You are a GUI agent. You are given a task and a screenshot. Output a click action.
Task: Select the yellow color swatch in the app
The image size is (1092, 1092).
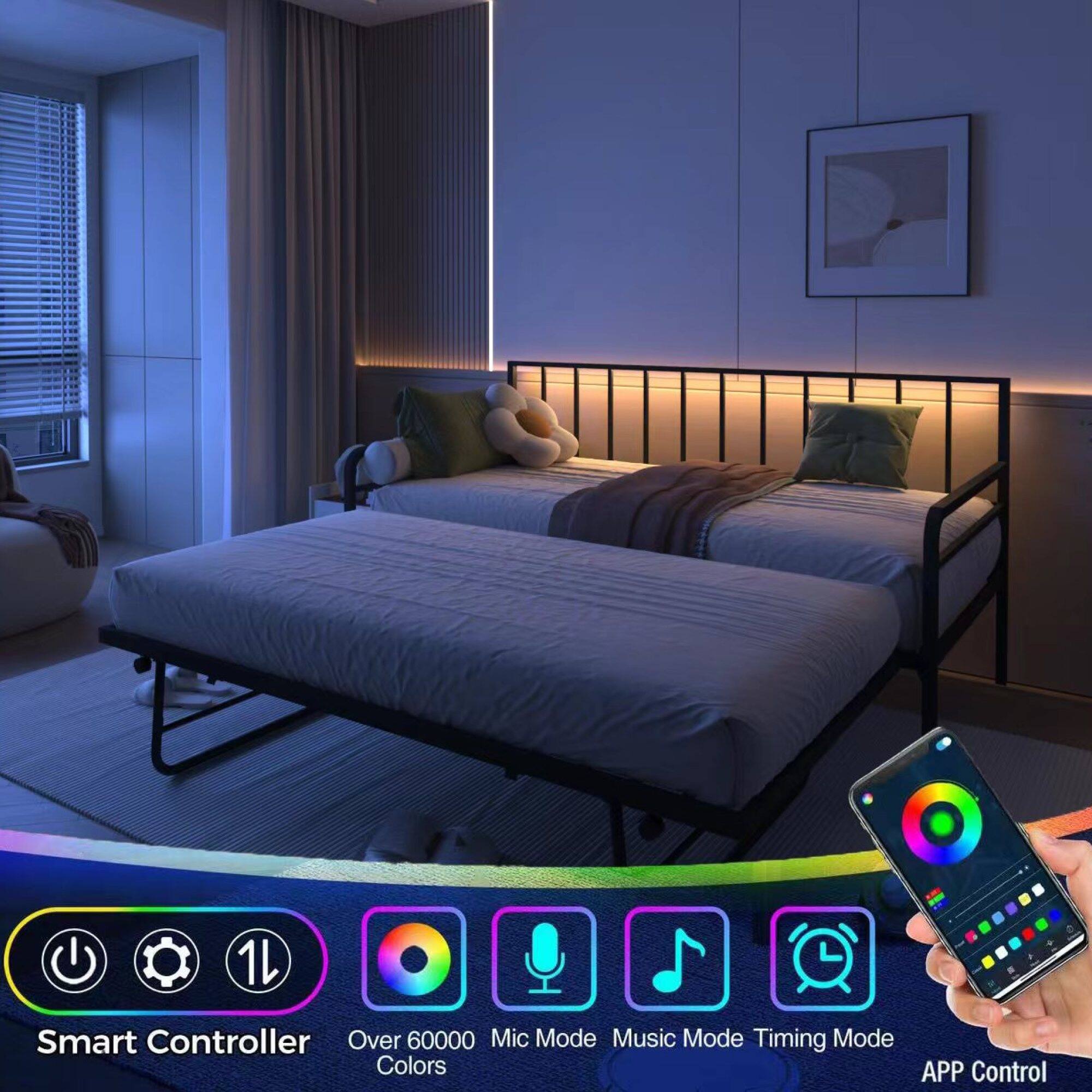(x=1024, y=900)
